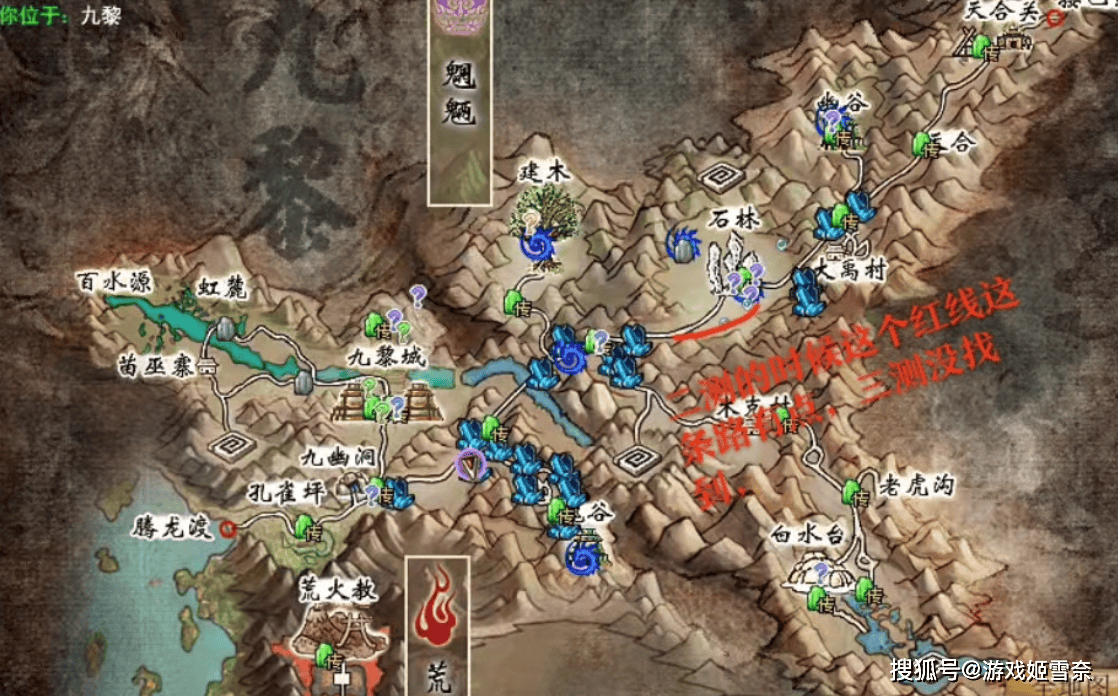Select the 九幽洞 cave entrance marker
This screenshot has height=696, width=1118.
352,483
